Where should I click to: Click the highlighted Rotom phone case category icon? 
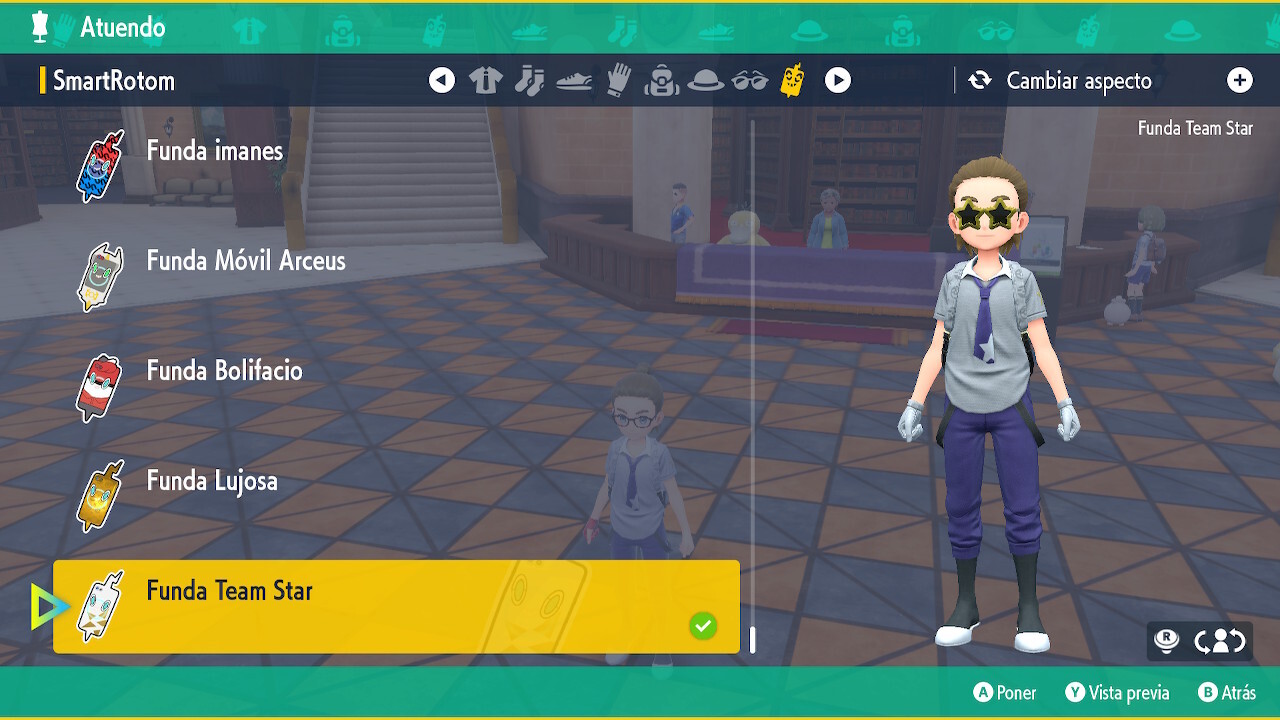(x=793, y=80)
